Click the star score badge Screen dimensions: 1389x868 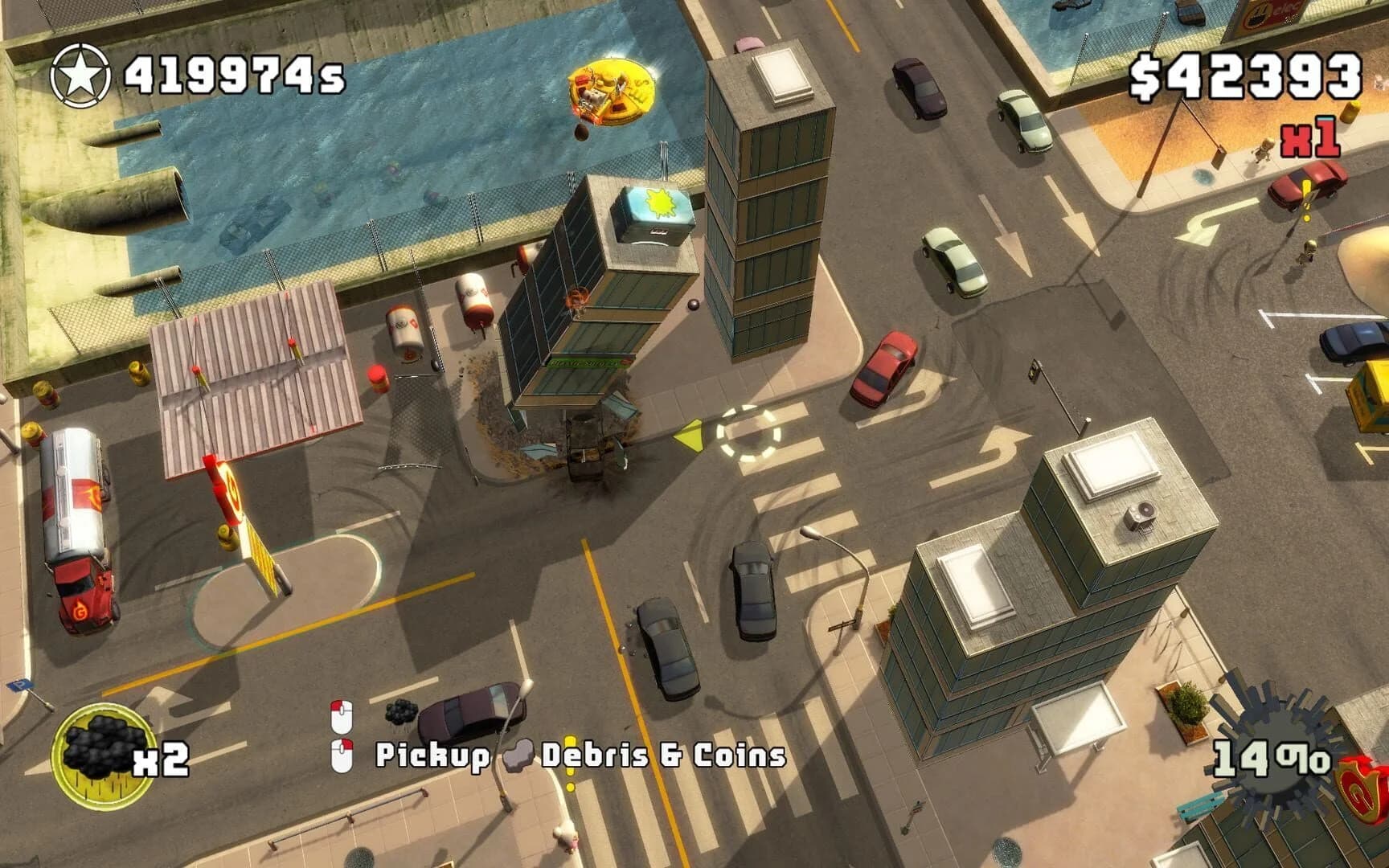[80, 72]
